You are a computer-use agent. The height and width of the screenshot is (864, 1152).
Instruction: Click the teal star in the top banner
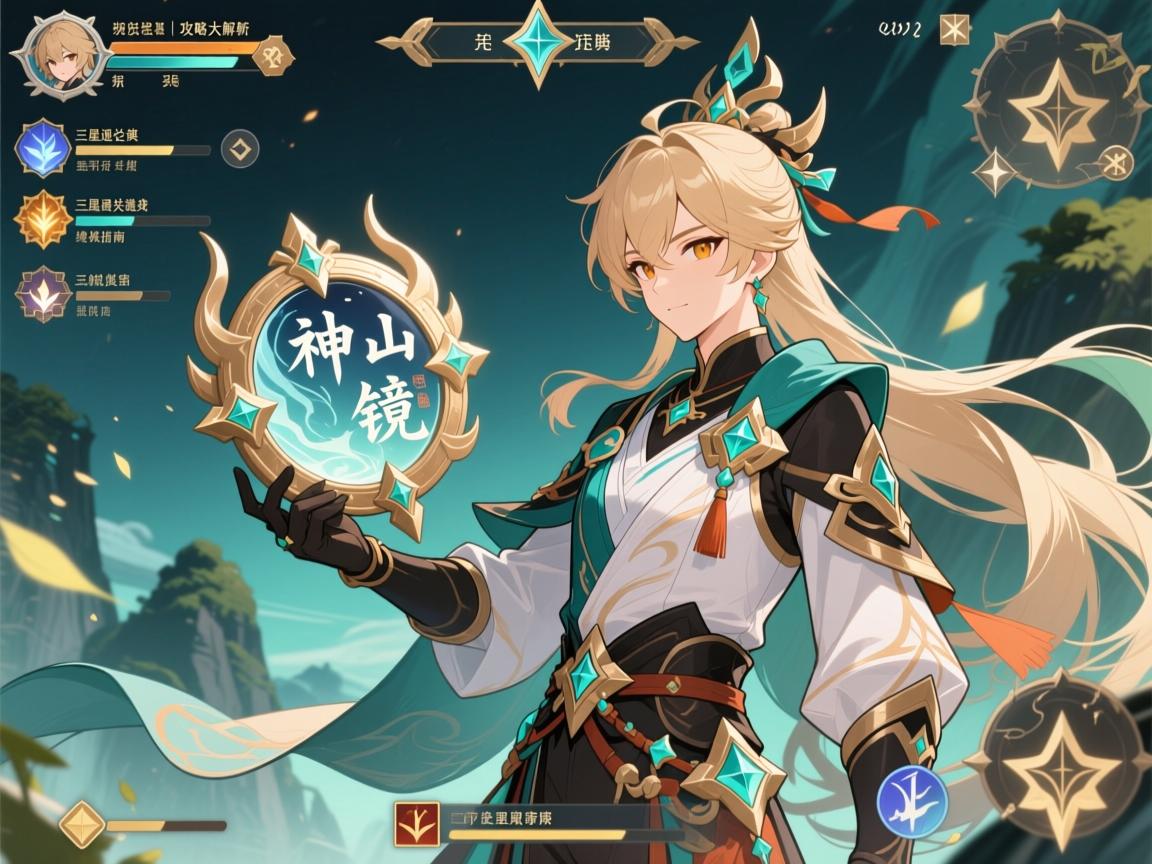click(540, 41)
